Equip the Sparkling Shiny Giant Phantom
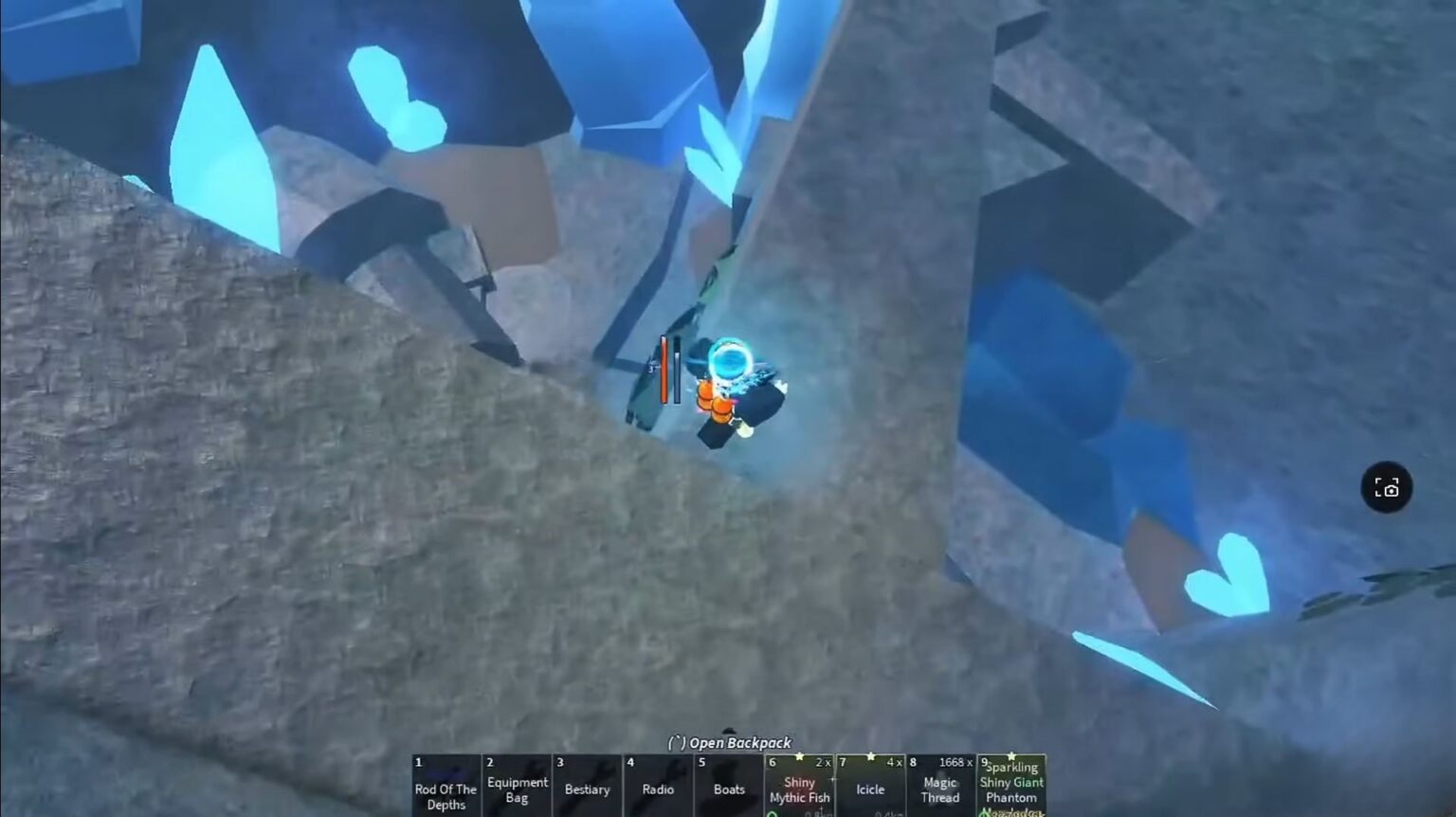This screenshot has width=1456, height=817. 1010,789
